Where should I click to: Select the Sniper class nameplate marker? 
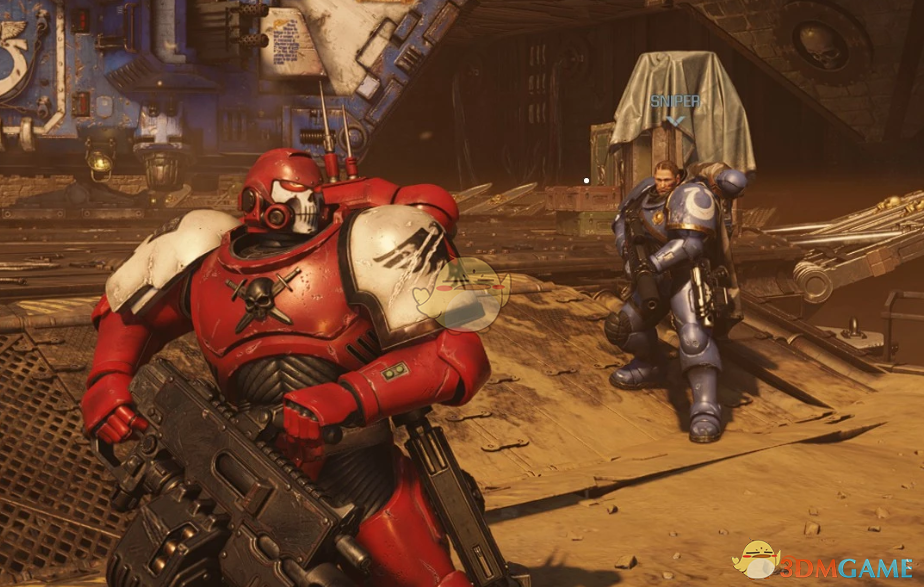[x=676, y=103]
